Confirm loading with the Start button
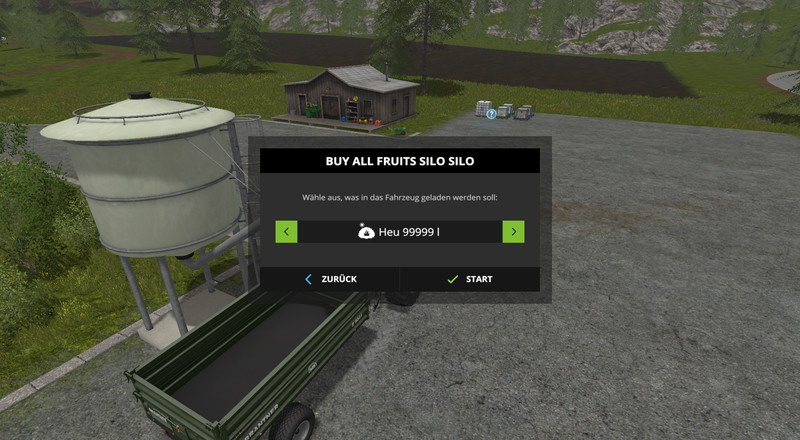 [470, 279]
